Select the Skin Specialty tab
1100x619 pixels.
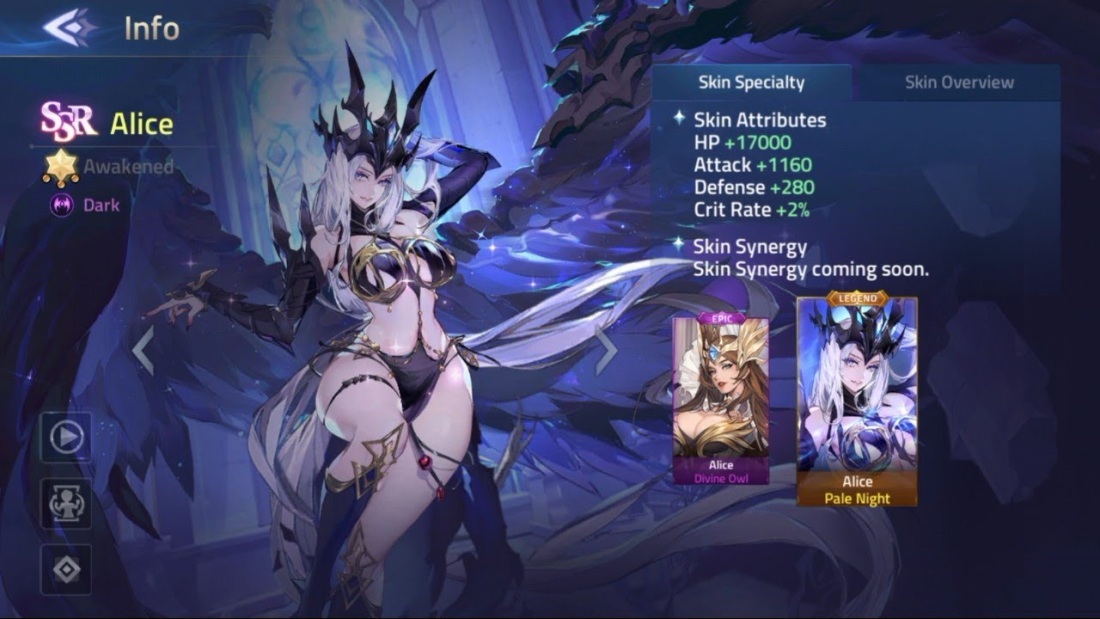(x=751, y=83)
